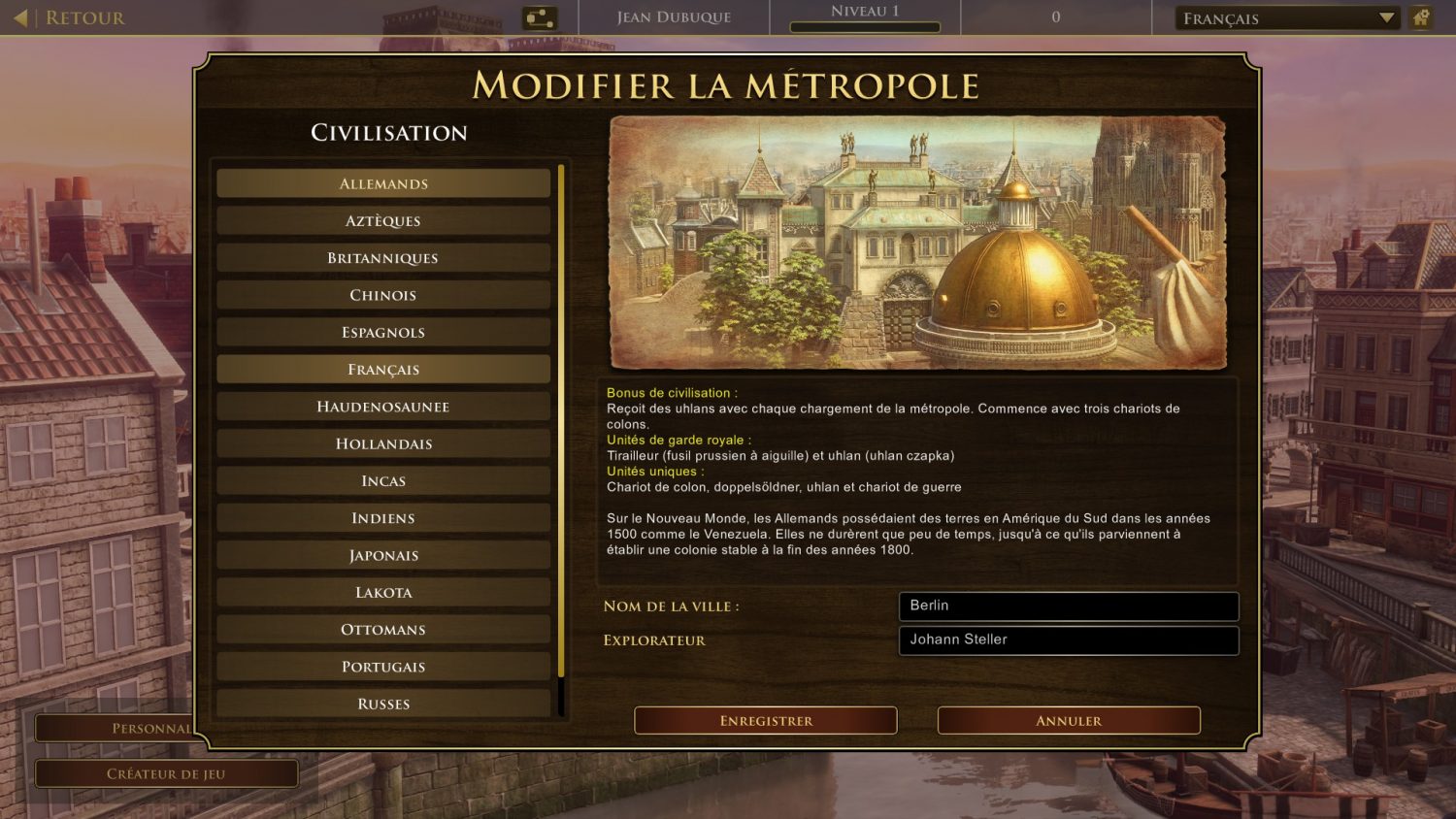This screenshot has width=1456, height=819.
Task: Select the Hollandais civilization
Action: (x=383, y=443)
